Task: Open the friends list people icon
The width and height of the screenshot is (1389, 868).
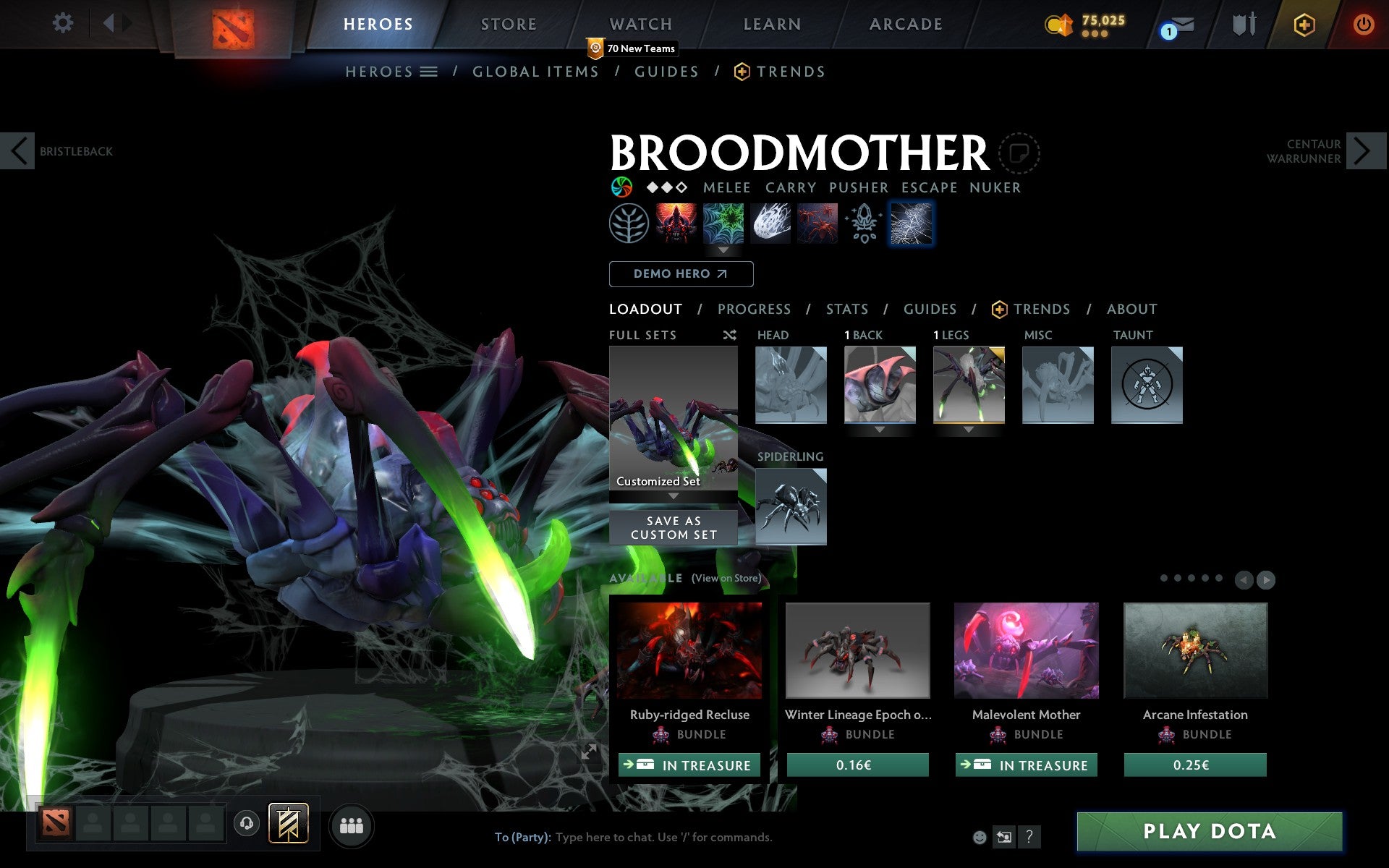Action: tap(352, 825)
